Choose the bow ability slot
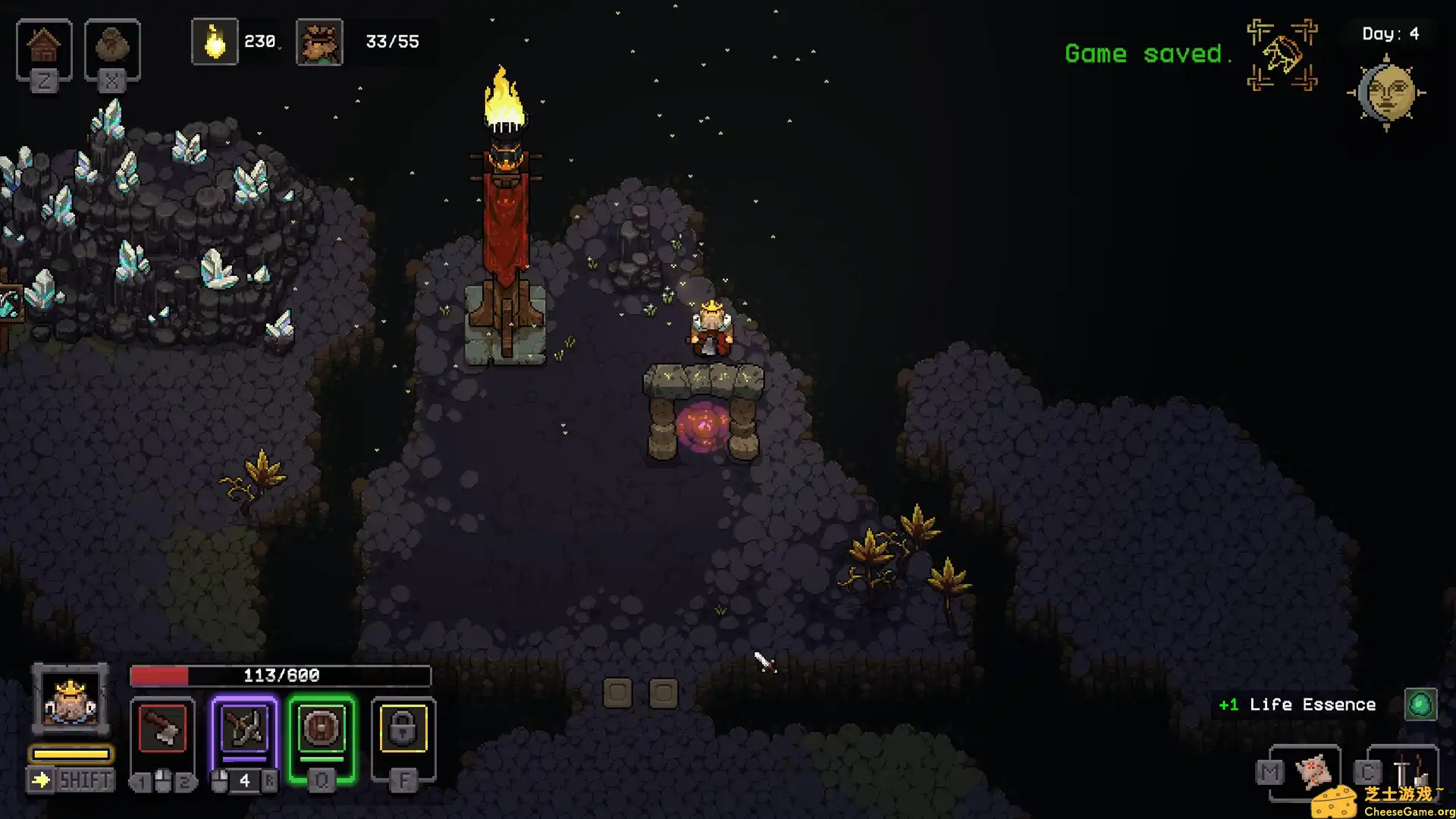Viewport: 1456px width, 819px height. coord(244,730)
